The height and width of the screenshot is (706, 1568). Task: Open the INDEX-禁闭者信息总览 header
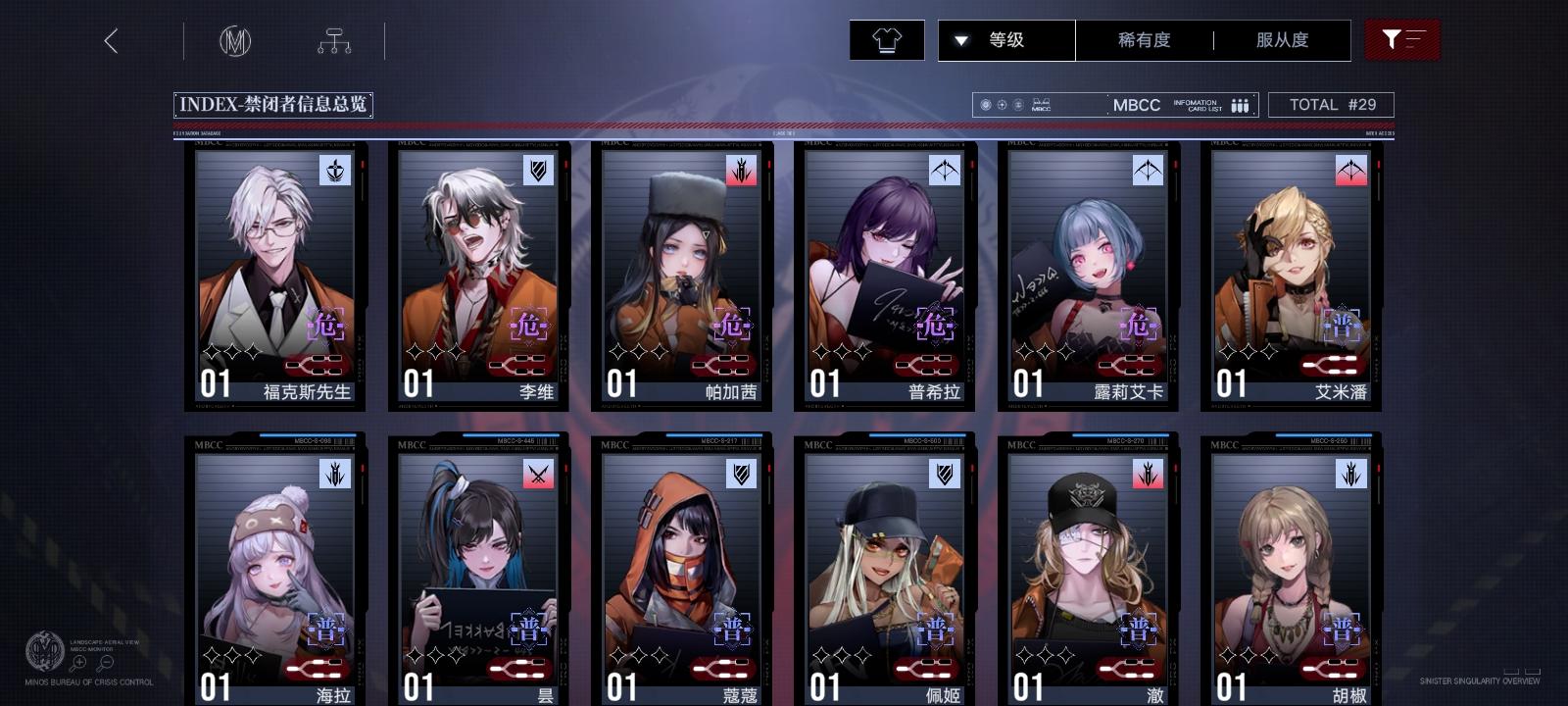[275, 104]
